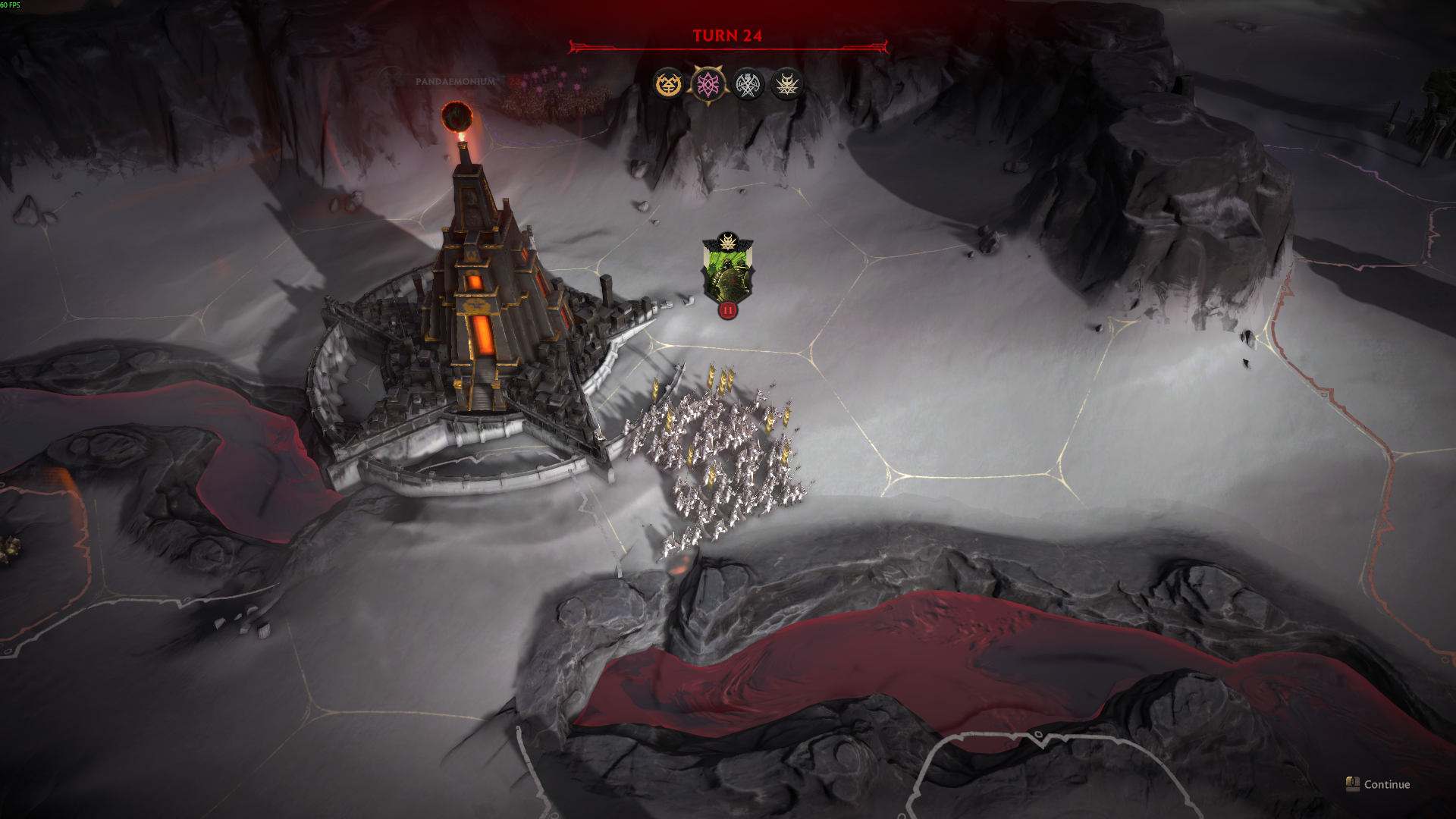Select the green legion banner portrait
This screenshot has height=819, width=1456.
[x=728, y=271]
